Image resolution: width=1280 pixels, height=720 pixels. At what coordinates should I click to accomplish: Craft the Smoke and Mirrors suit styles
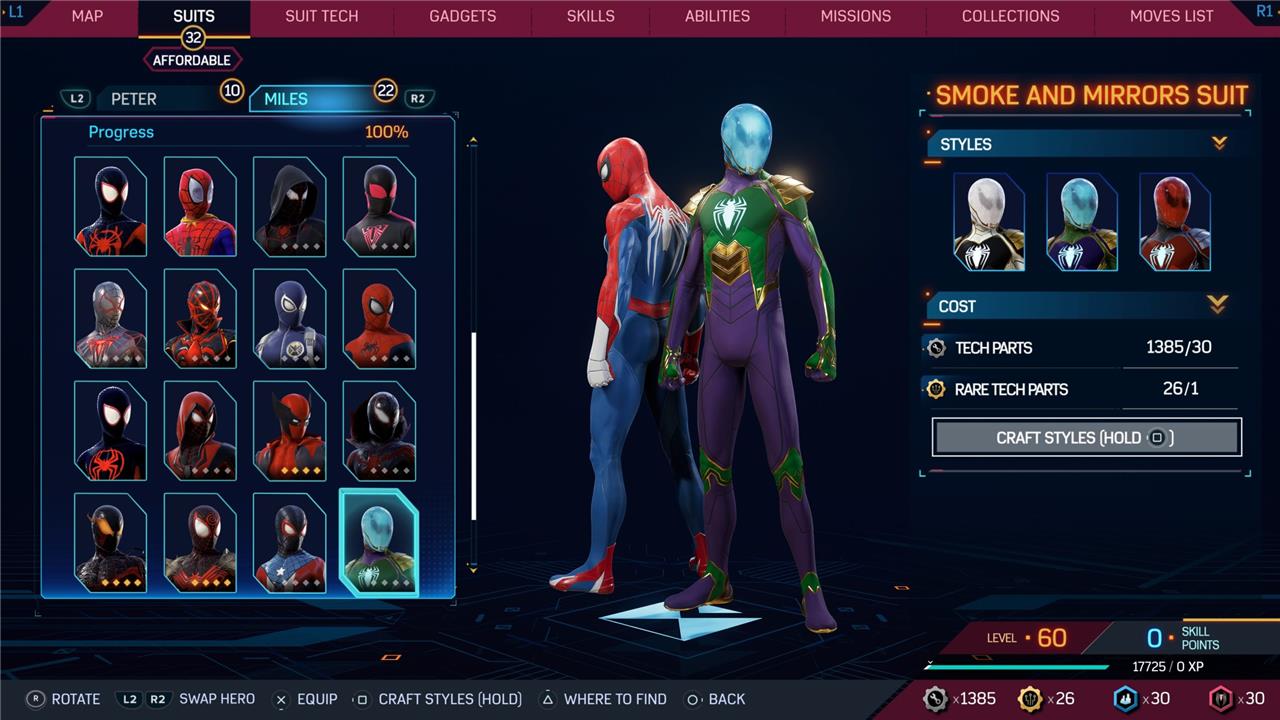pos(1086,437)
